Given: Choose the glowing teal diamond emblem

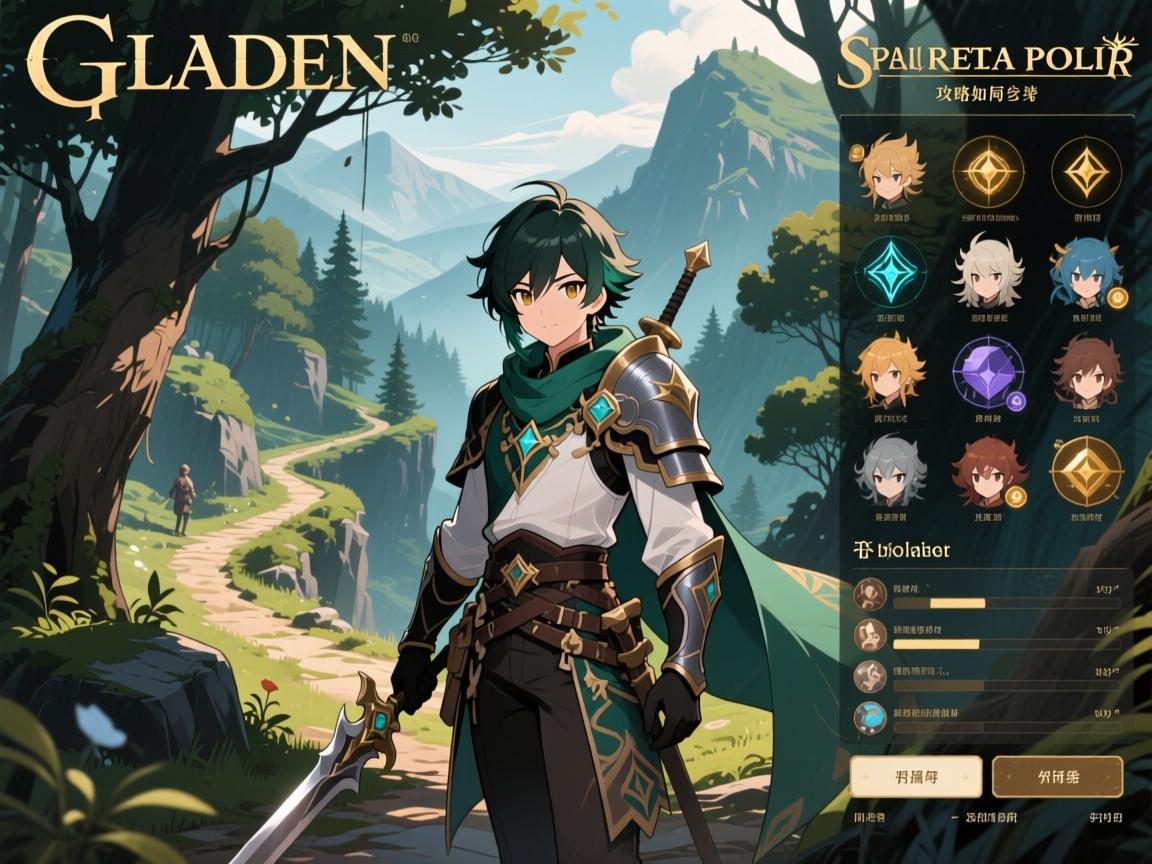Looking at the screenshot, I should pyautogui.click(x=889, y=271).
